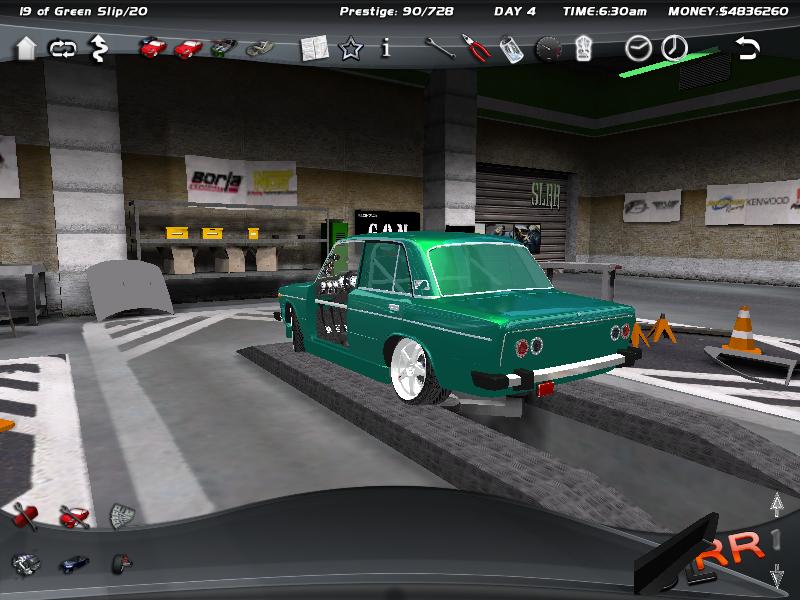Click the star icon in the toolbar
800x600 pixels.
click(350, 48)
